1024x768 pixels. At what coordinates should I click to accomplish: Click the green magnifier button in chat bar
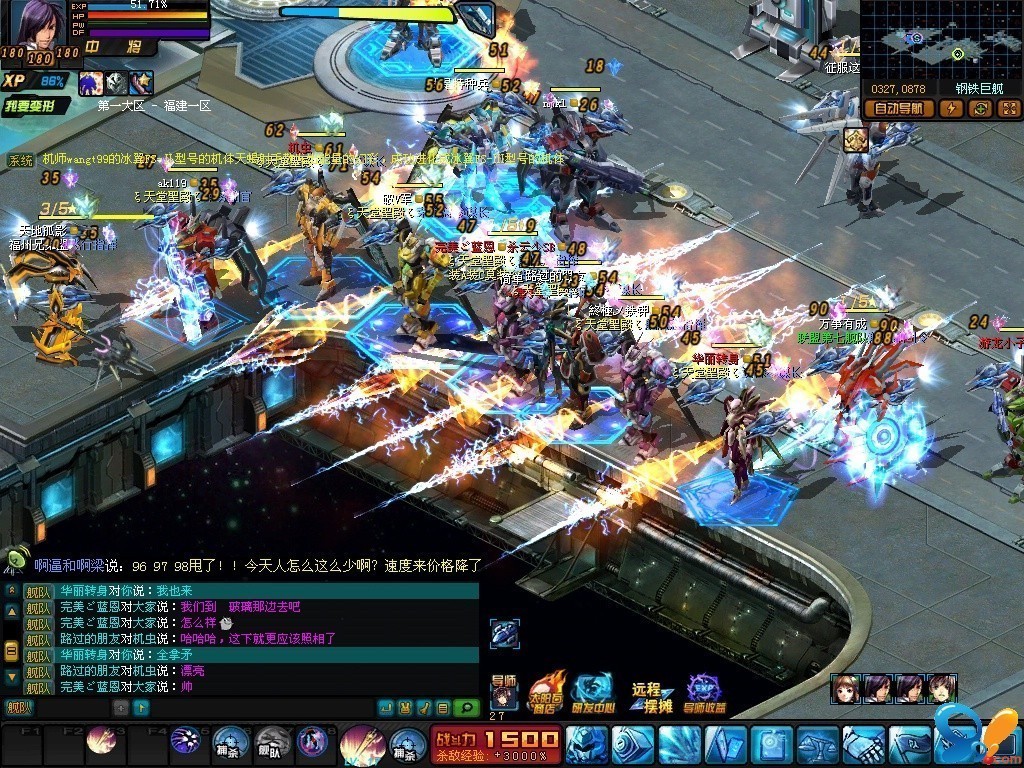[466, 708]
